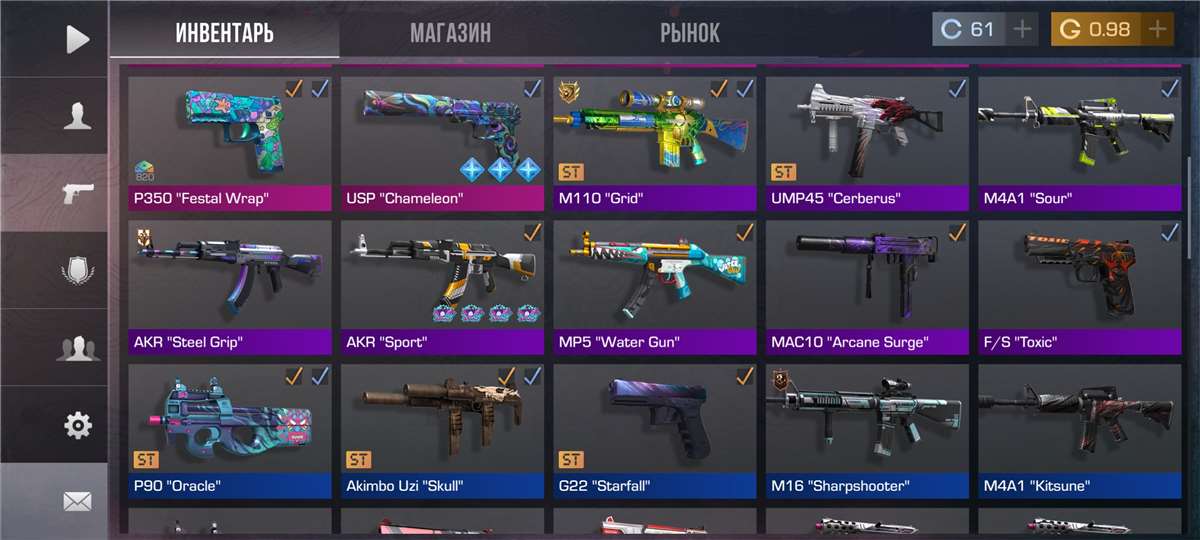Viewport: 1200px width, 540px height.
Task: Add gold with the plus button
Action: (x=1157, y=30)
